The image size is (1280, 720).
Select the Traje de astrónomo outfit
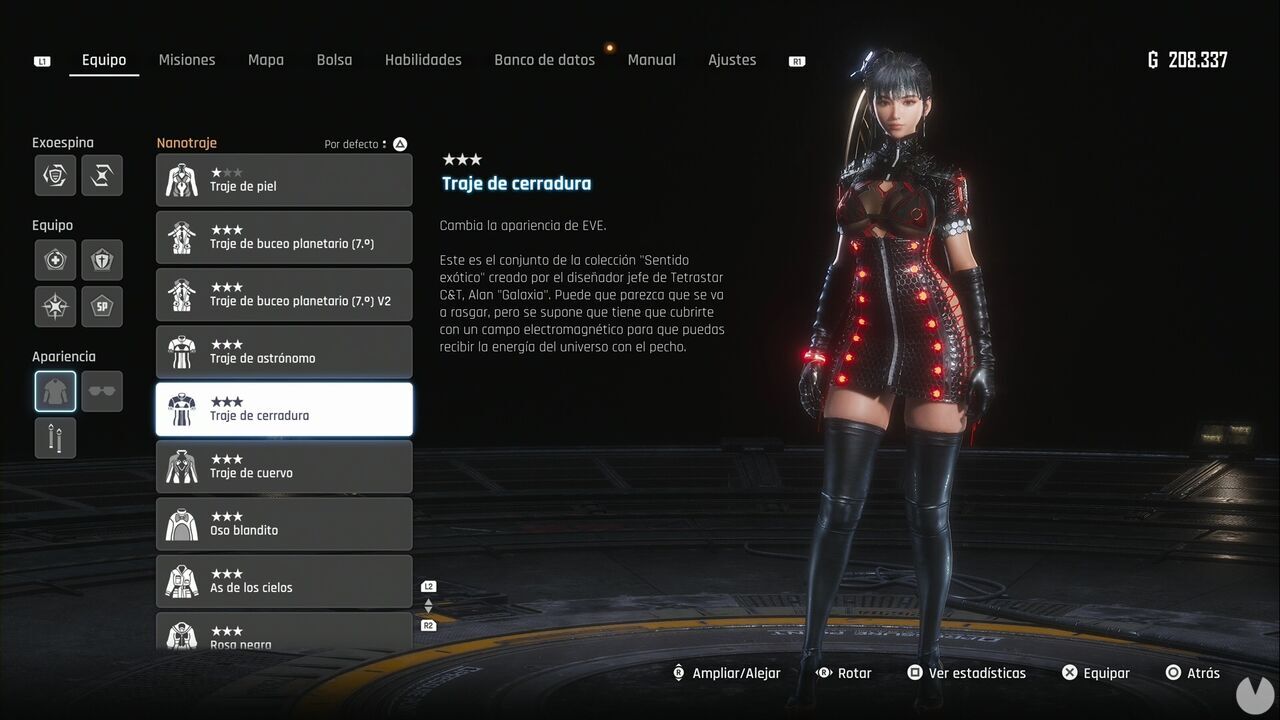coord(284,351)
